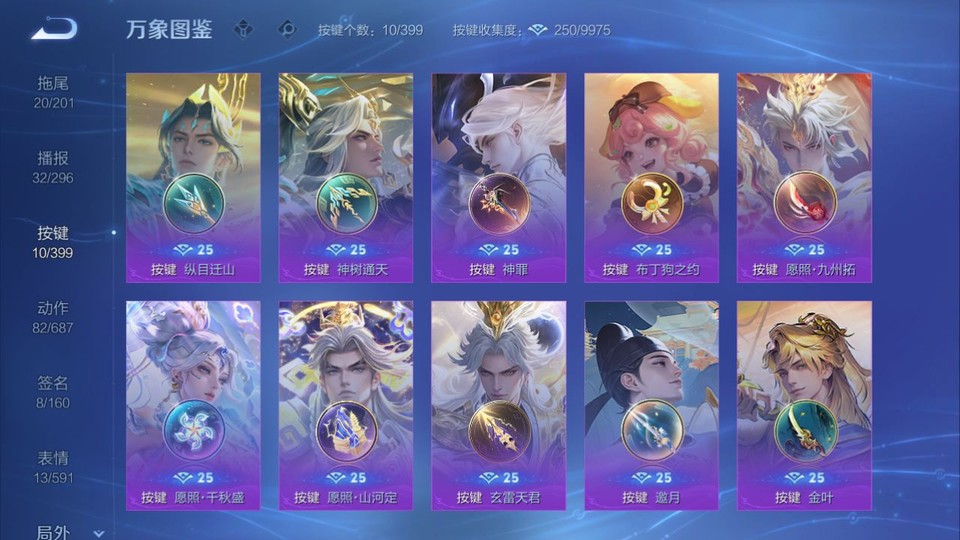The height and width of the screenshot is (540, 960).
Task: Select the 愿照·山河定 button skin card
Action: [346, 405]
